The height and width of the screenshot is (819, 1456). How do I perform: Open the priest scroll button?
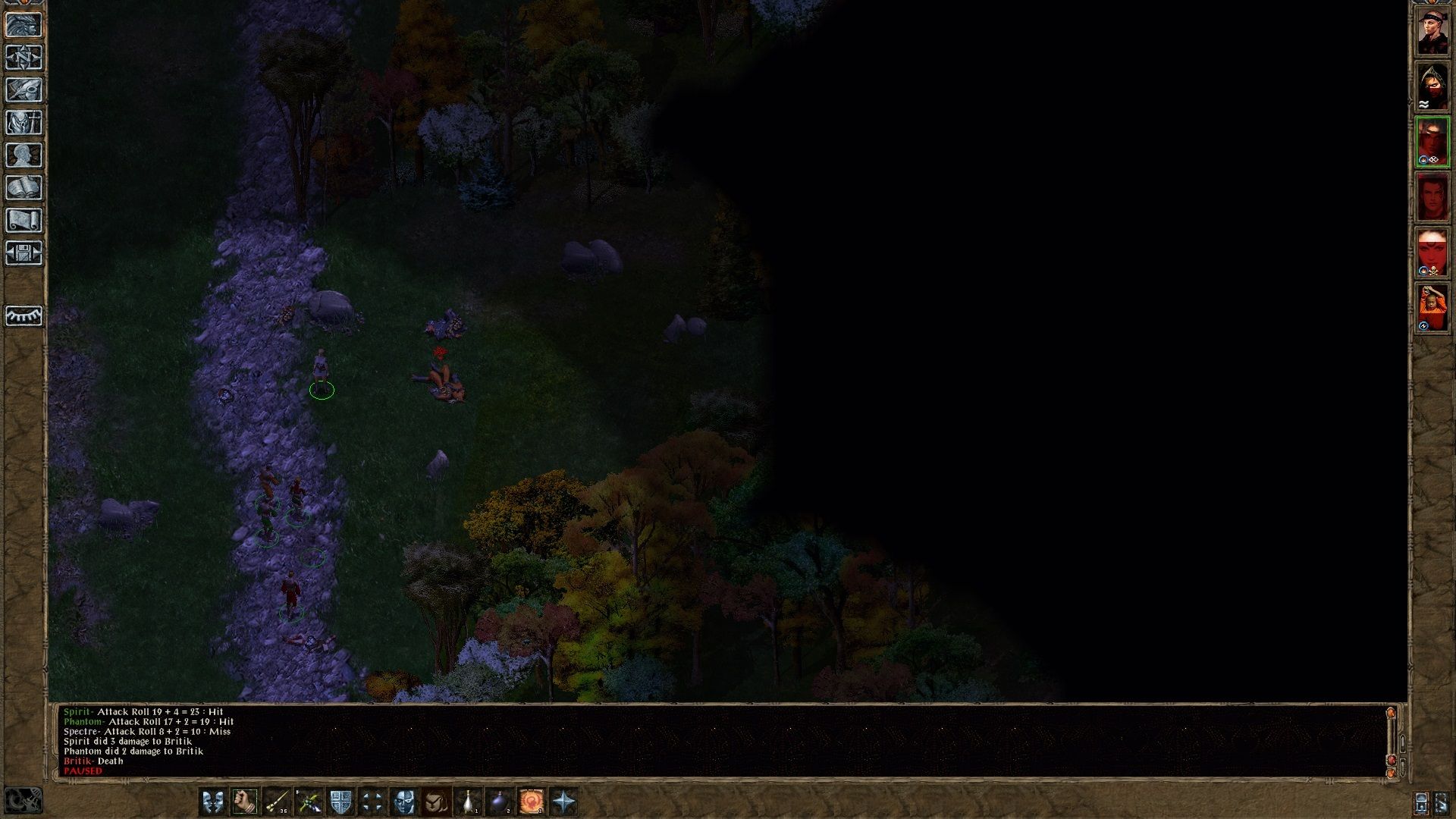tap(24, 221)
